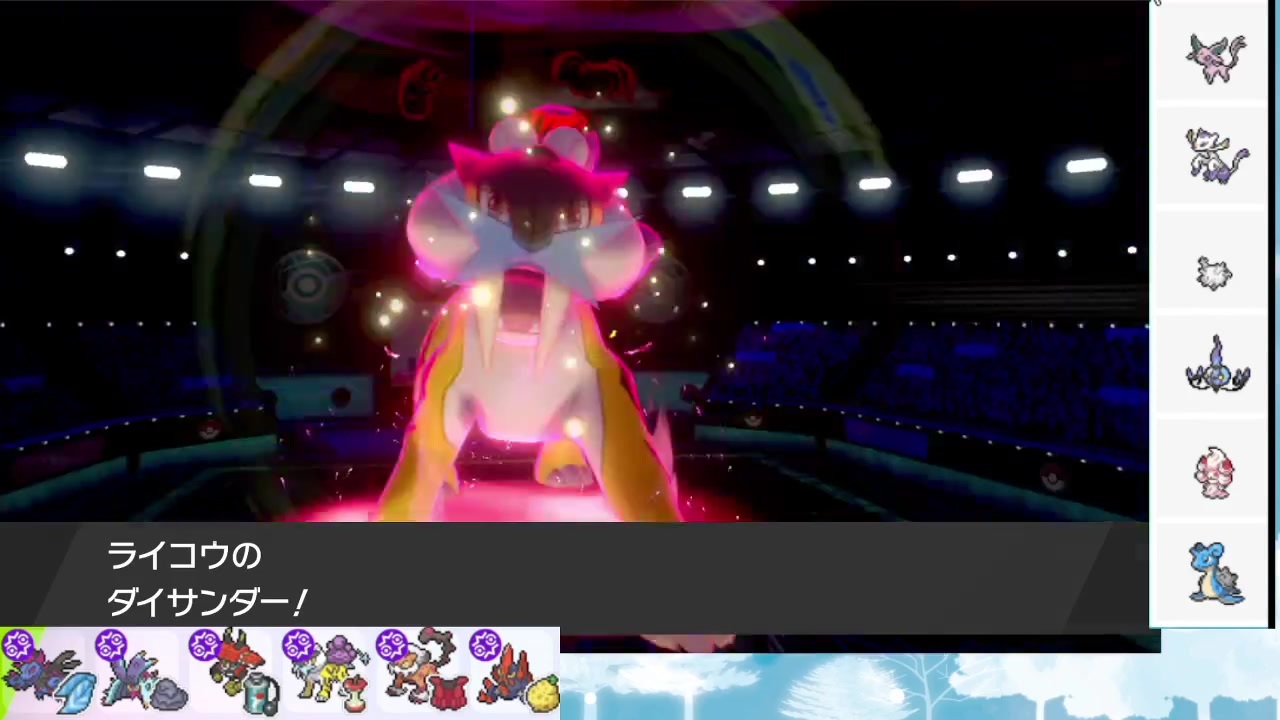
Task: Select Lapras at the bottom of the sidebar
Action: (1215, 575)
